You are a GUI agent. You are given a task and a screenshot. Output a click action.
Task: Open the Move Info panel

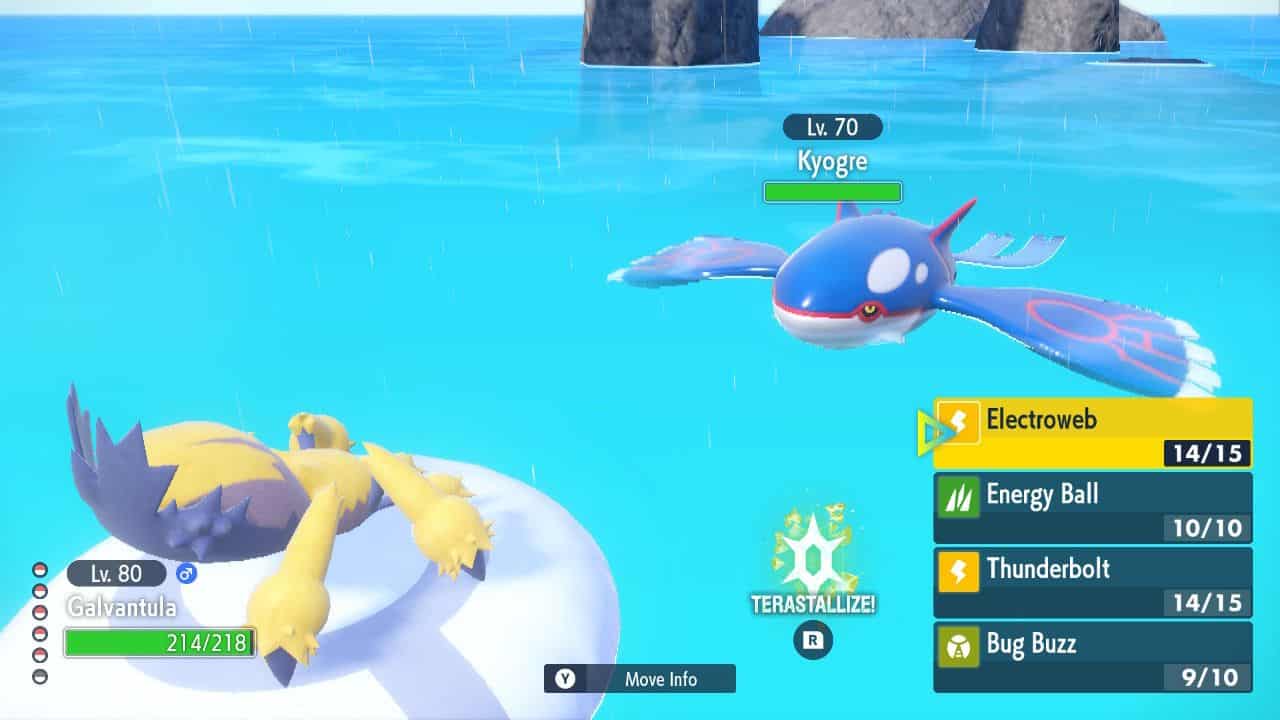[640, 679]
